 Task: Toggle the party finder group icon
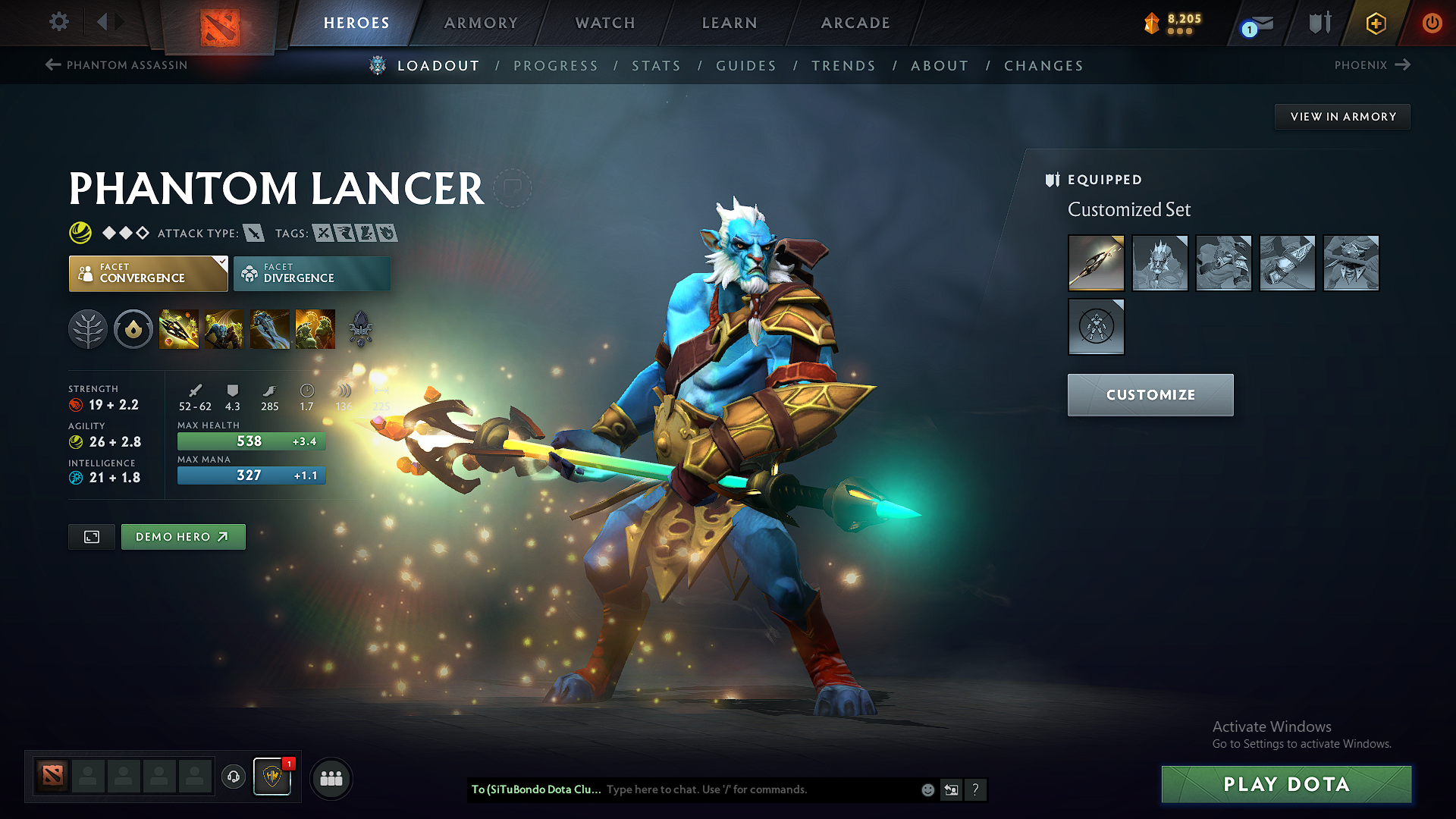pos(331,777)
